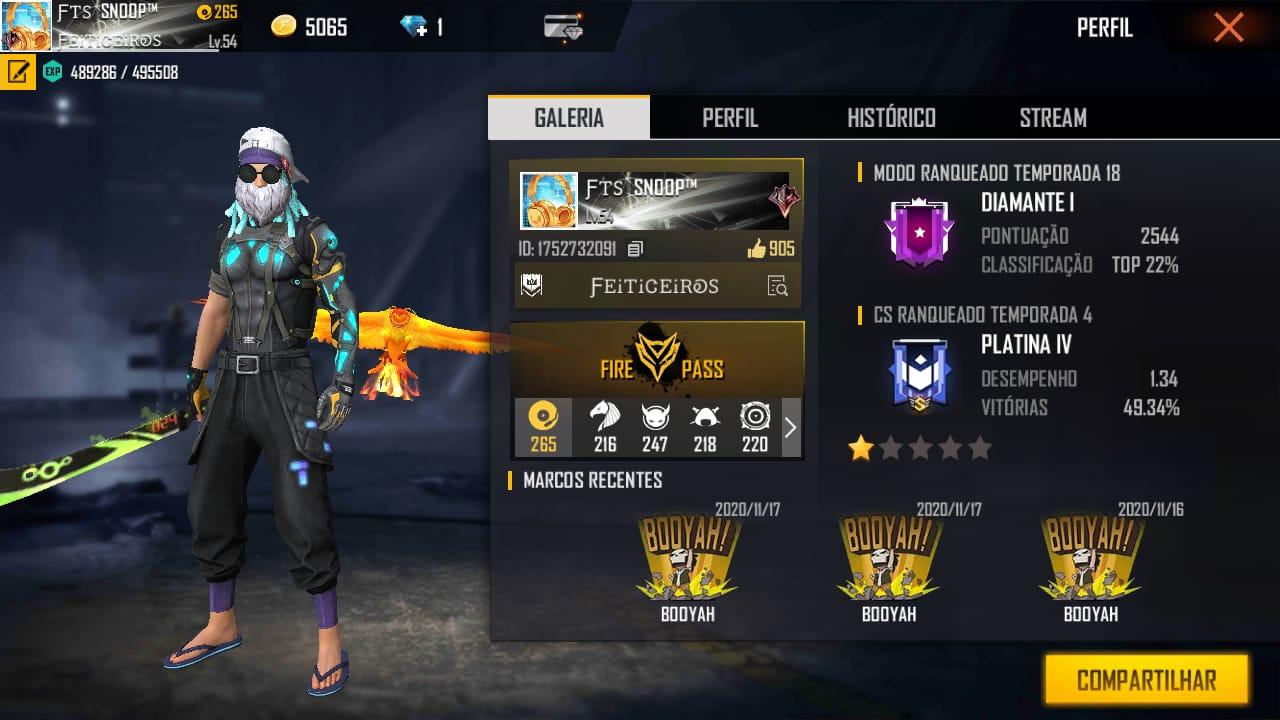View the Diamante I ranked badge
Screen dimensions: 1280x720
click(x=919, y=232)
